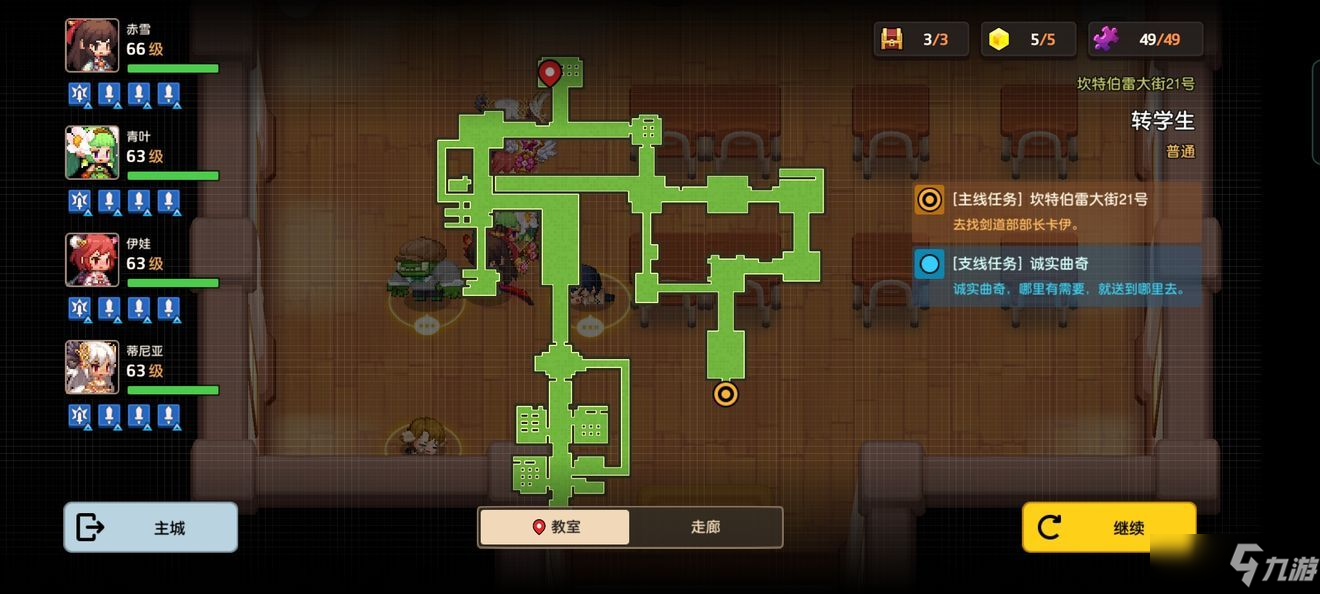Image resolution: width=1320 pixels, height=594 pixels.
Task: Select 赤雪's character portrait
Action: [92, 46]
